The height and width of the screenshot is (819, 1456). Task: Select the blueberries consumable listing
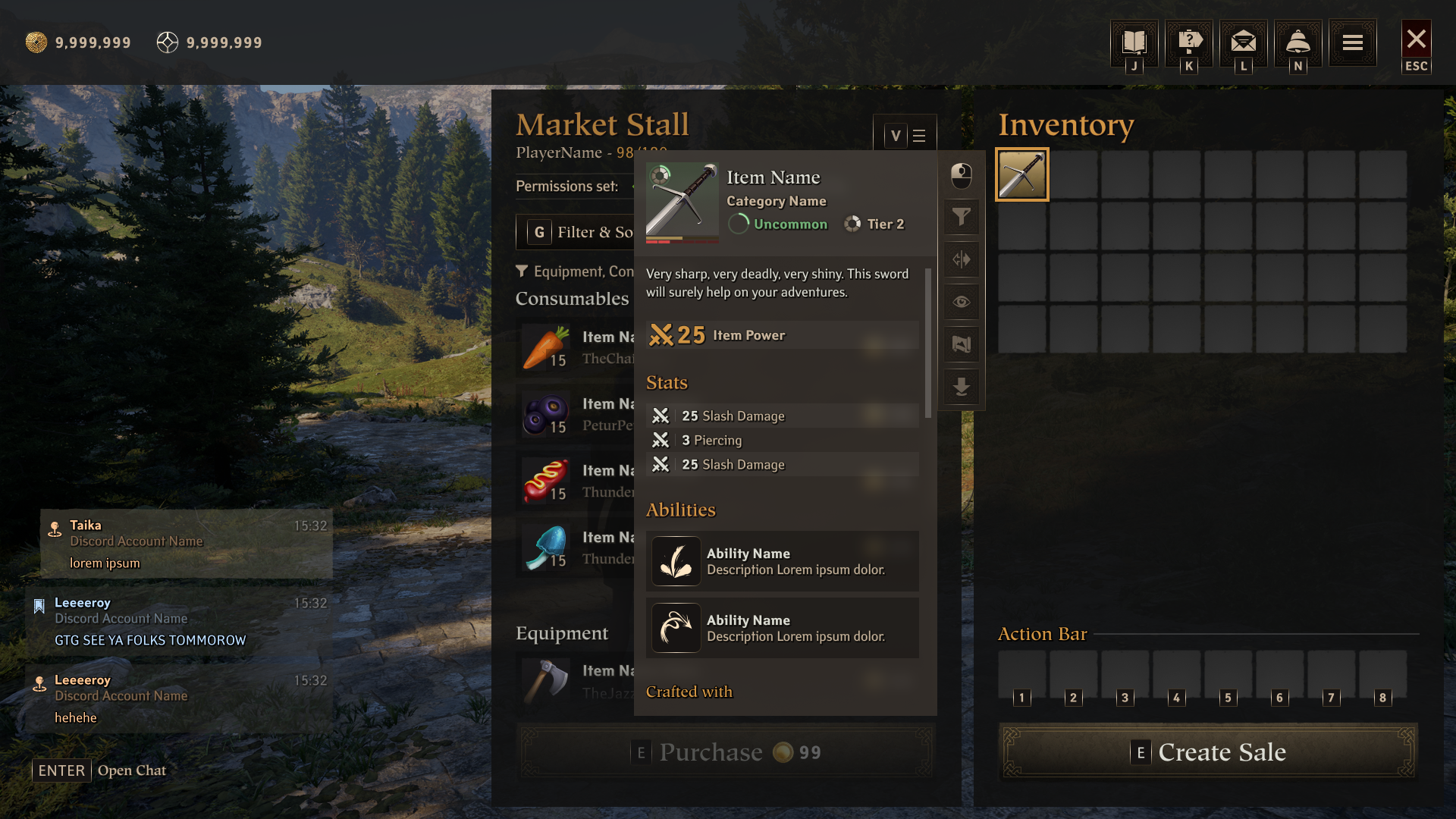tap(576, 415)
